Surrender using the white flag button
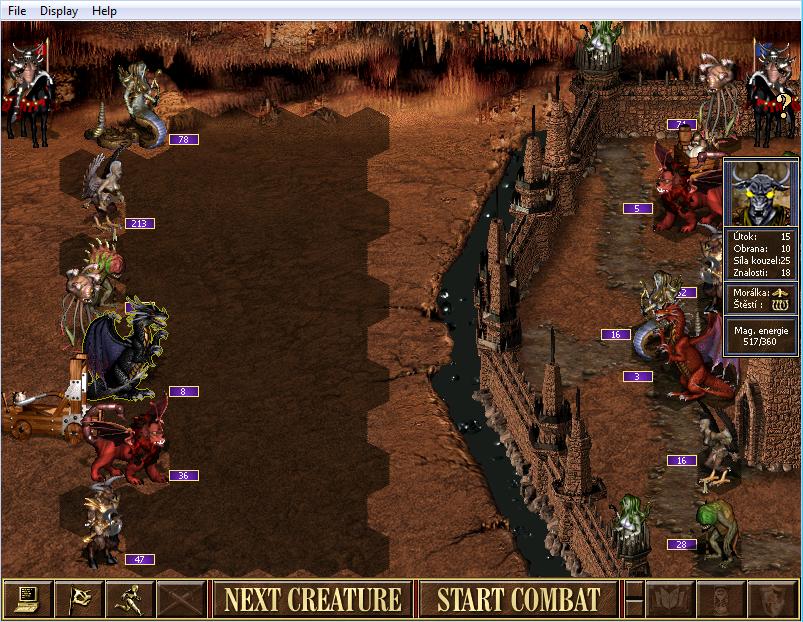The image size is (803, 622). (x=79, y=599)
